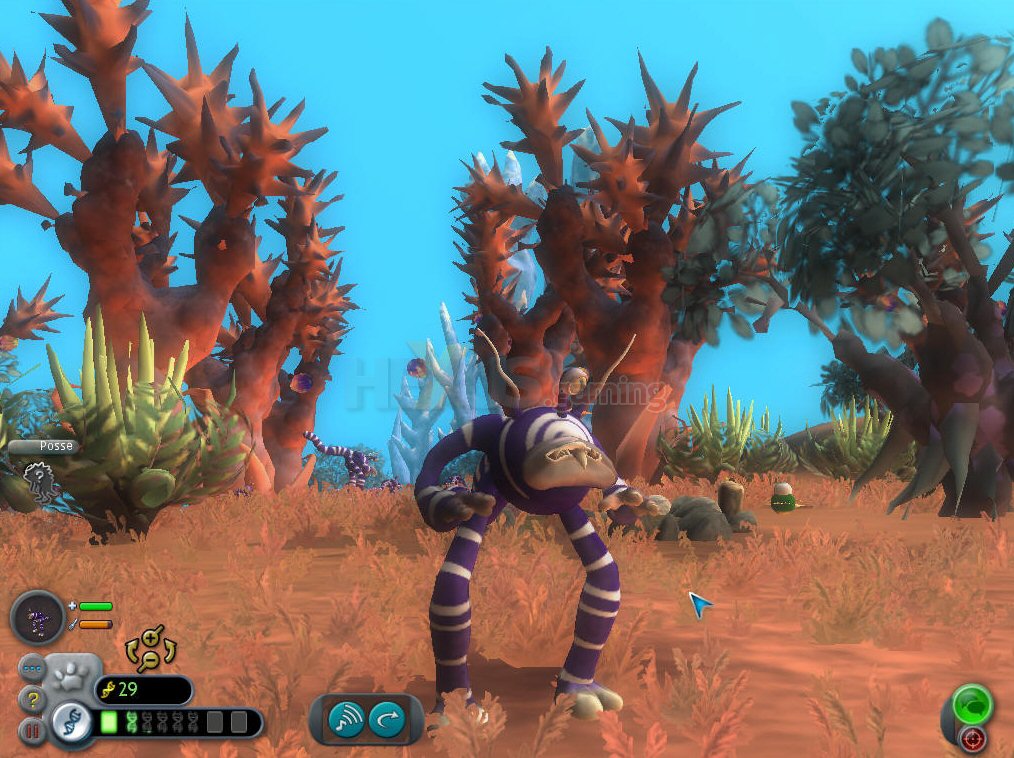Rotate camera with the left curved arrow
This screenshot has width=1014, height=758.
click(x=131, y=651)
